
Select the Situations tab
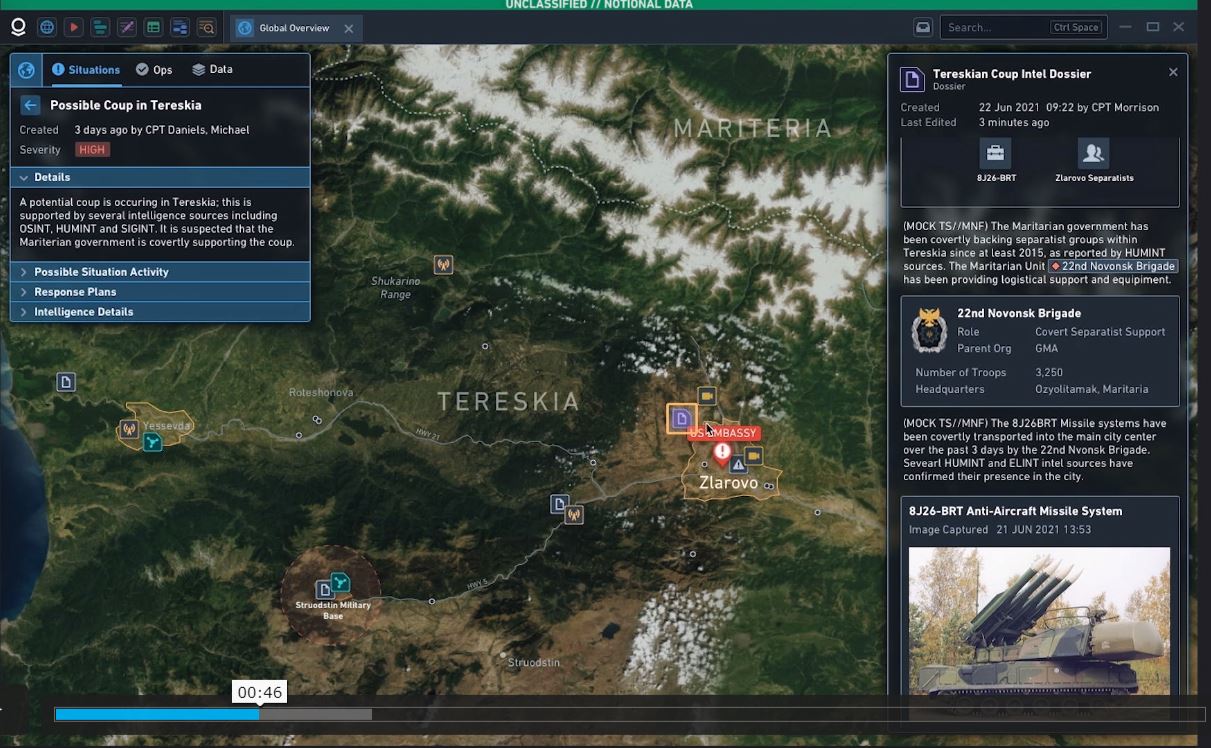click(86, 70)
